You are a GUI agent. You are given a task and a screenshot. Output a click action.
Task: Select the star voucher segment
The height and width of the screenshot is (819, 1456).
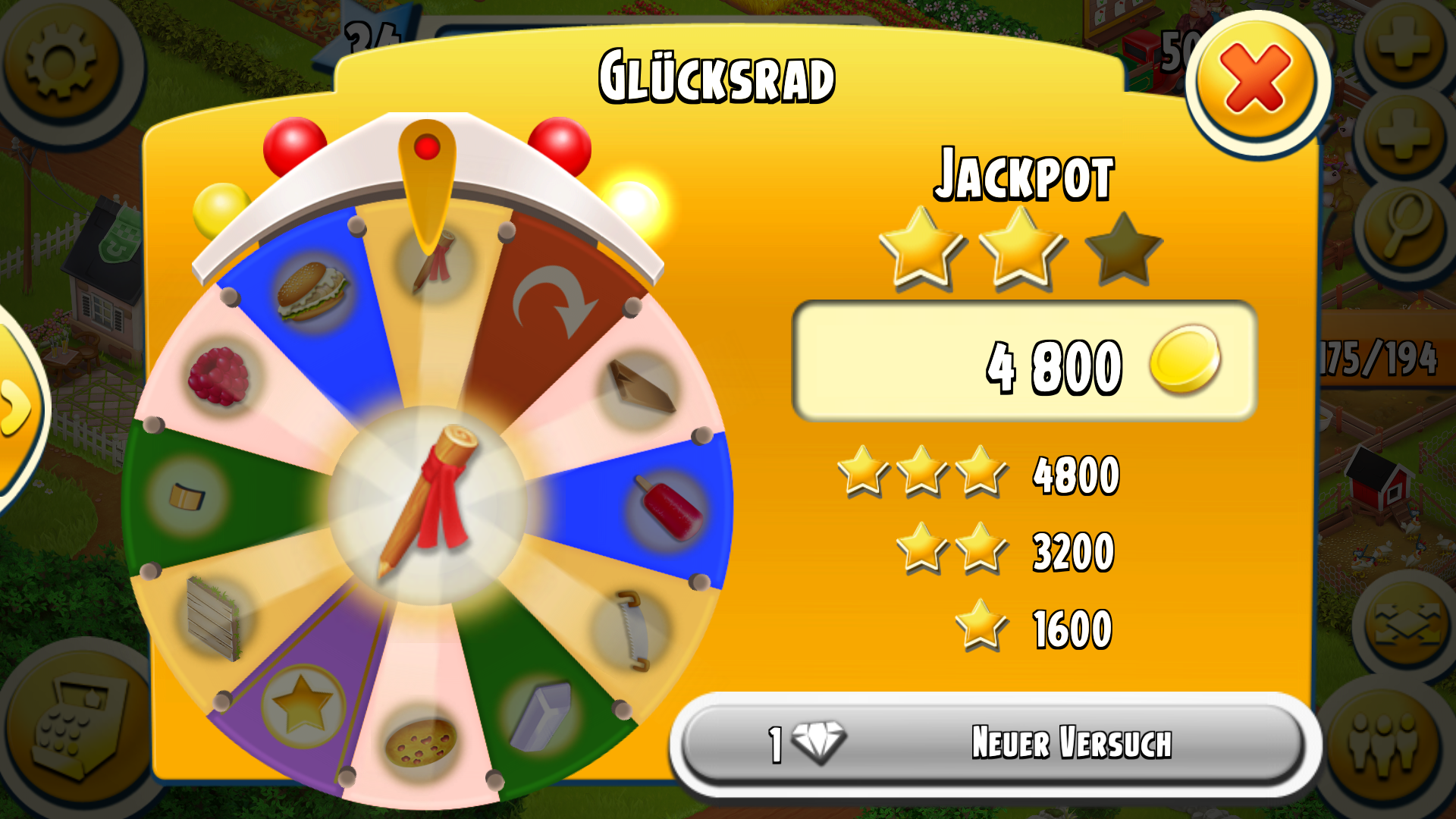pos(303,705)
